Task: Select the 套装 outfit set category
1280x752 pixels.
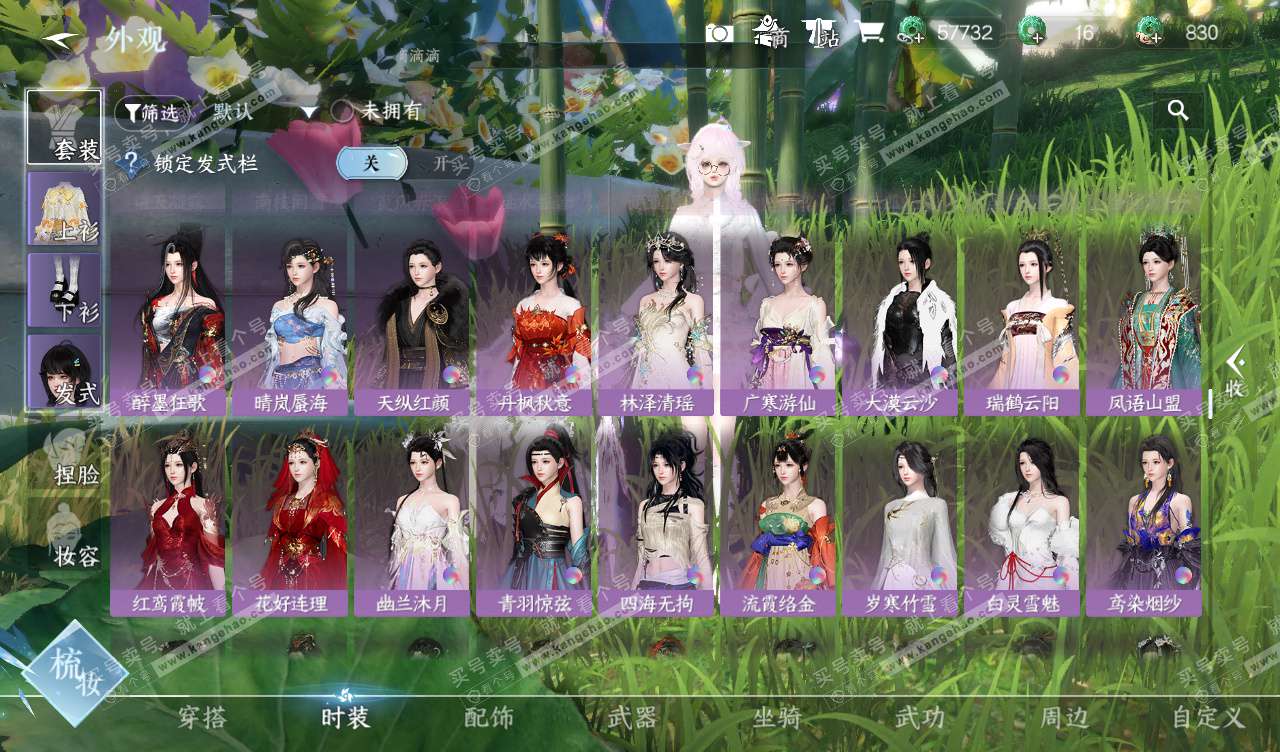Action: click(65, 127)
